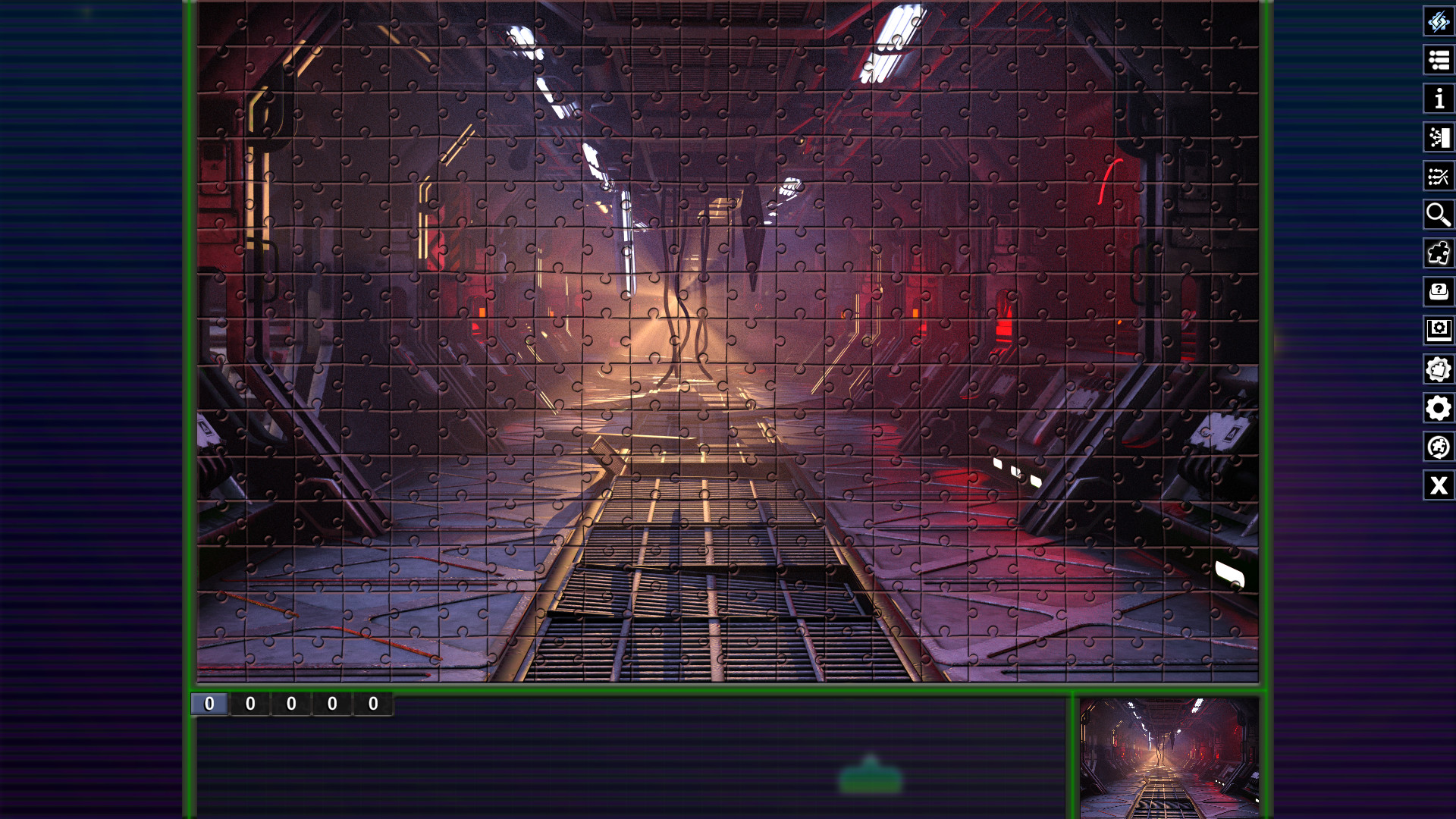Open the online puzzle browser
The width and height of the screenshot is (1456, 819).
coord(1439,447)
